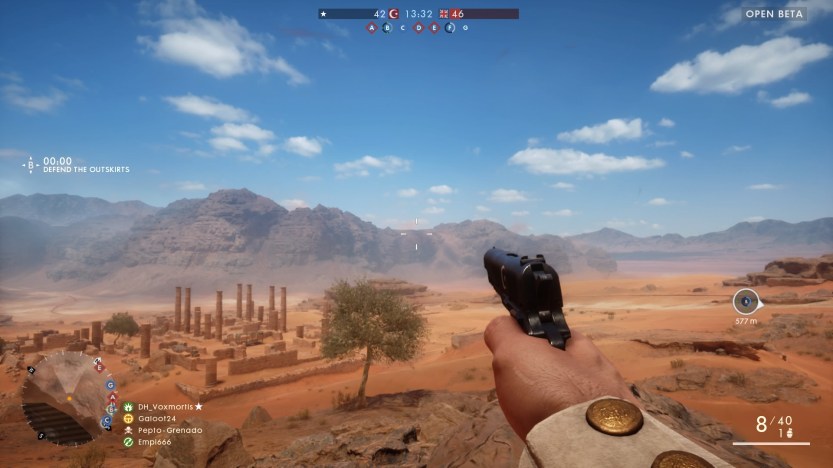Select the E flag marker on the minimap
This screenshot has height=468, width=833.
(99, 367)
